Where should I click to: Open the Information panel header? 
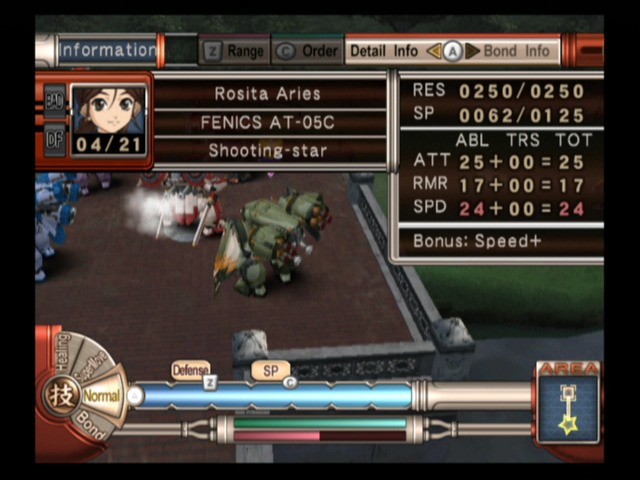click(x=106, y=50)
